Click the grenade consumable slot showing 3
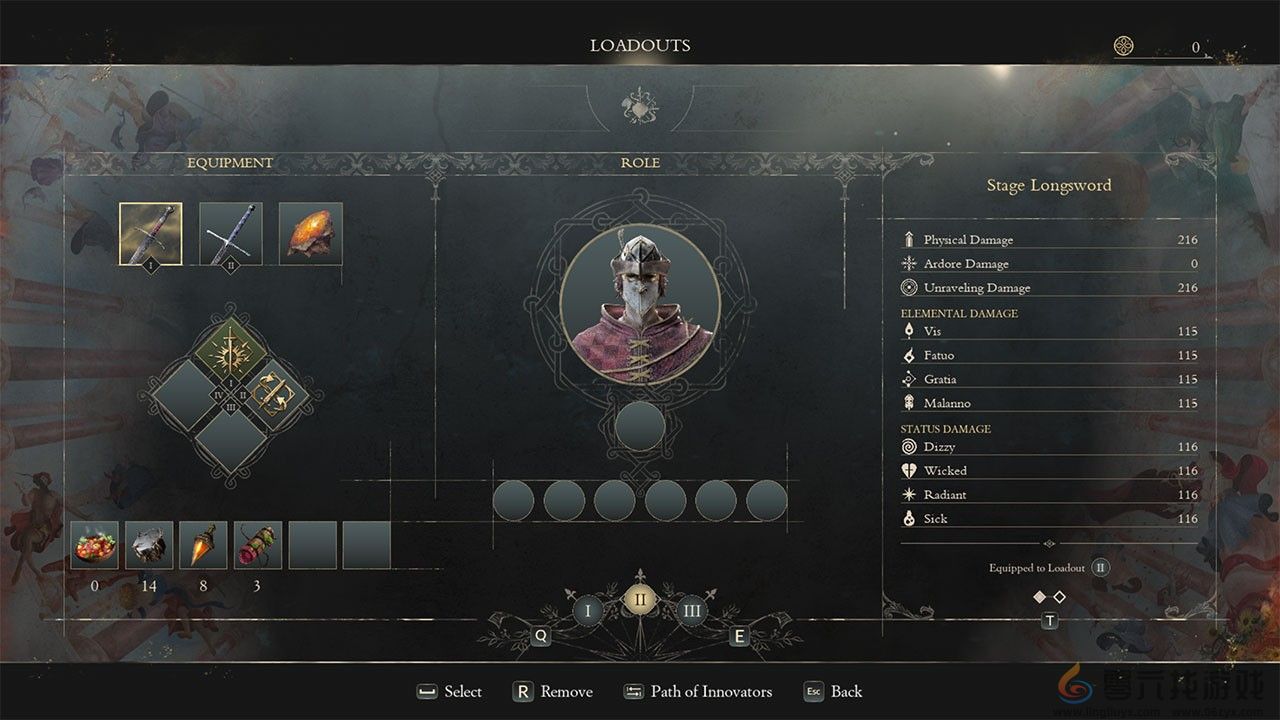Viewport: 1280px width, 720px height. 256,545
